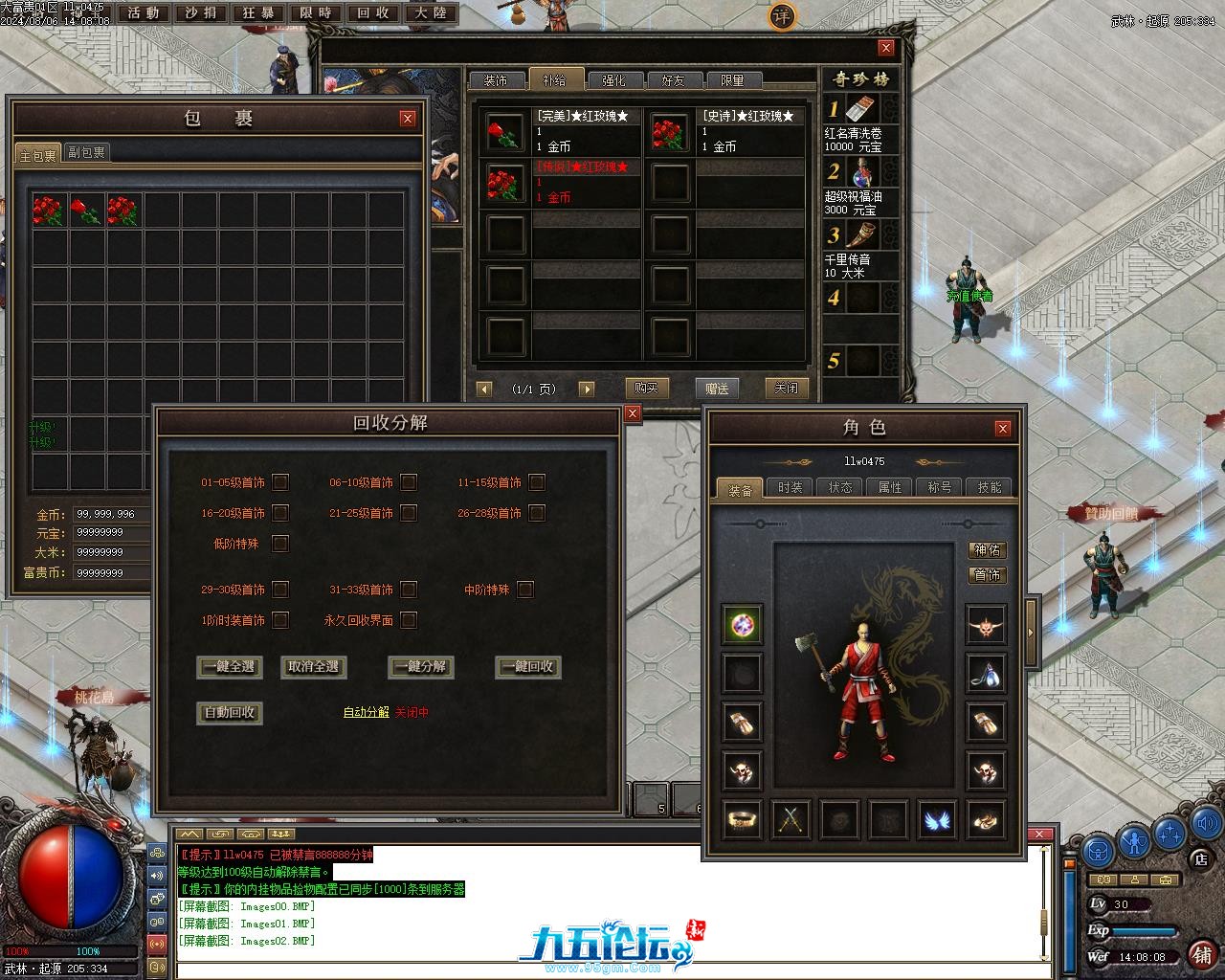This screenshot has width=1225, height=980.
Task: Tick the 中阶特殊 checkbox
Action: [524, 590]
